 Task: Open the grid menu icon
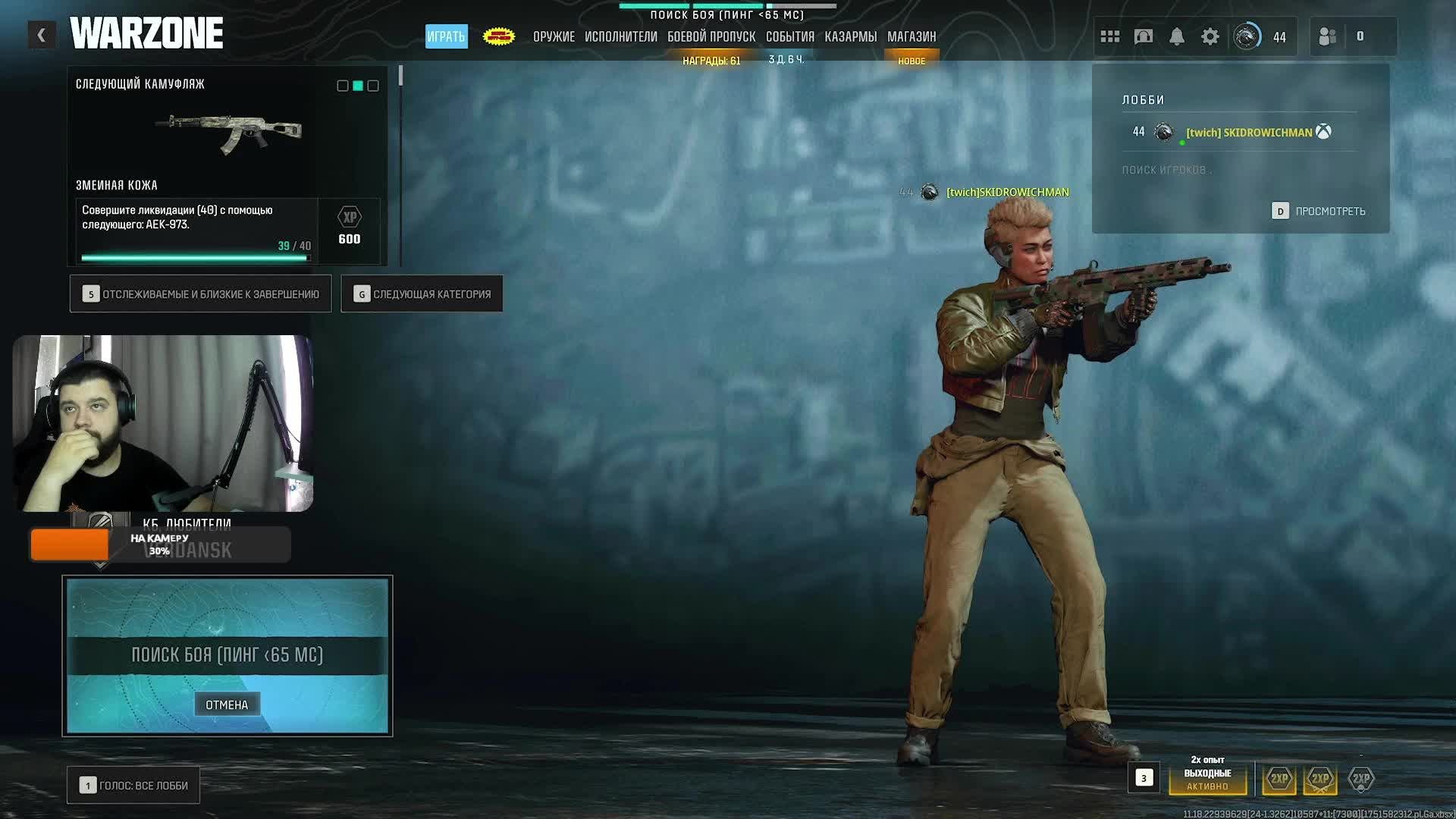point(1109,36)
